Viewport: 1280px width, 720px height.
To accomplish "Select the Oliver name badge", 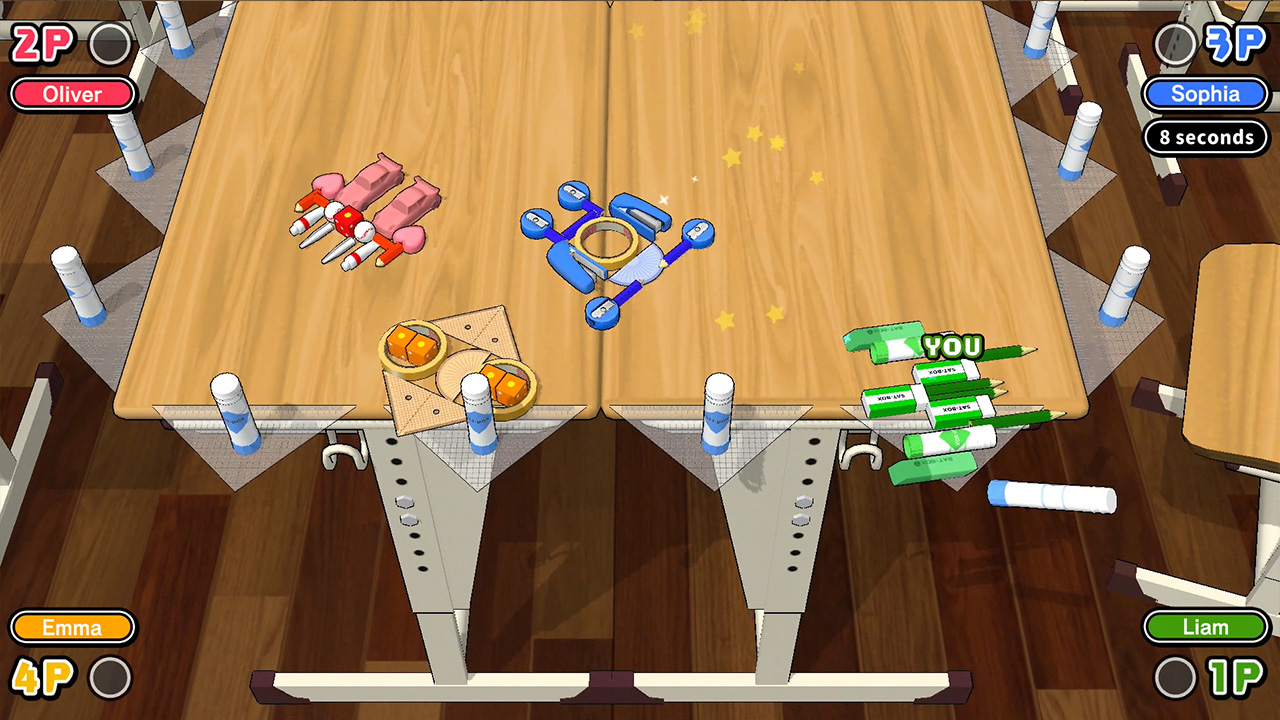I will tap(70, 94).
